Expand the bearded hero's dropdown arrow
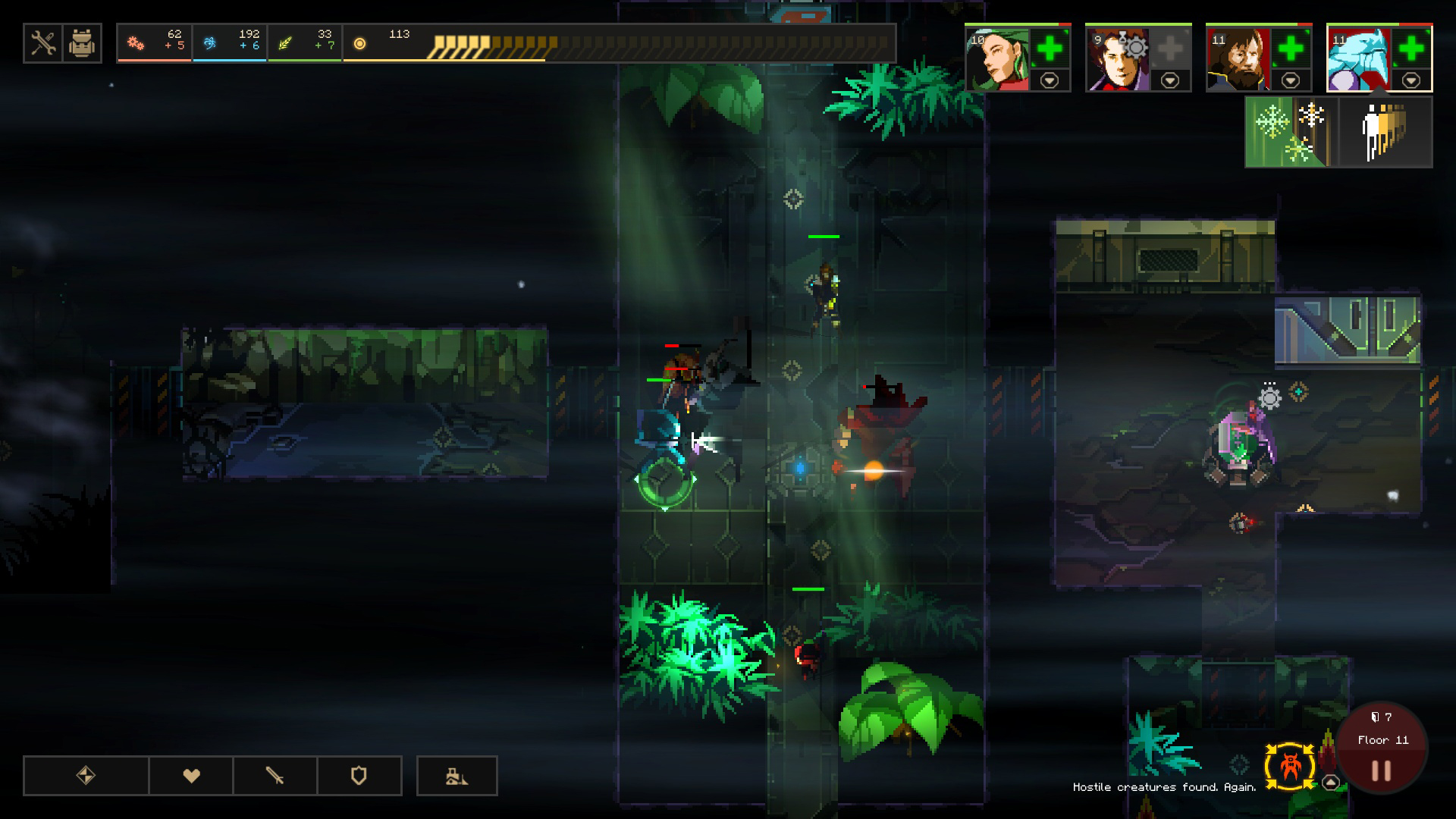 point(1291,80)
